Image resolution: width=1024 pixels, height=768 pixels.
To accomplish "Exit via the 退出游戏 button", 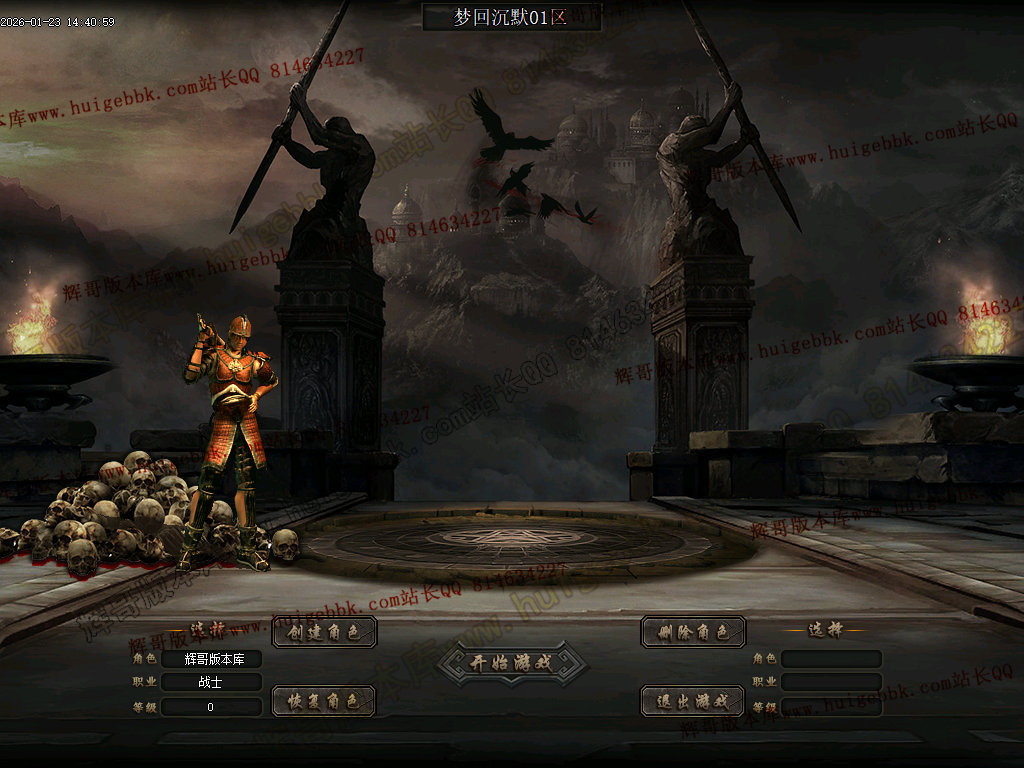I will point(693,701).
